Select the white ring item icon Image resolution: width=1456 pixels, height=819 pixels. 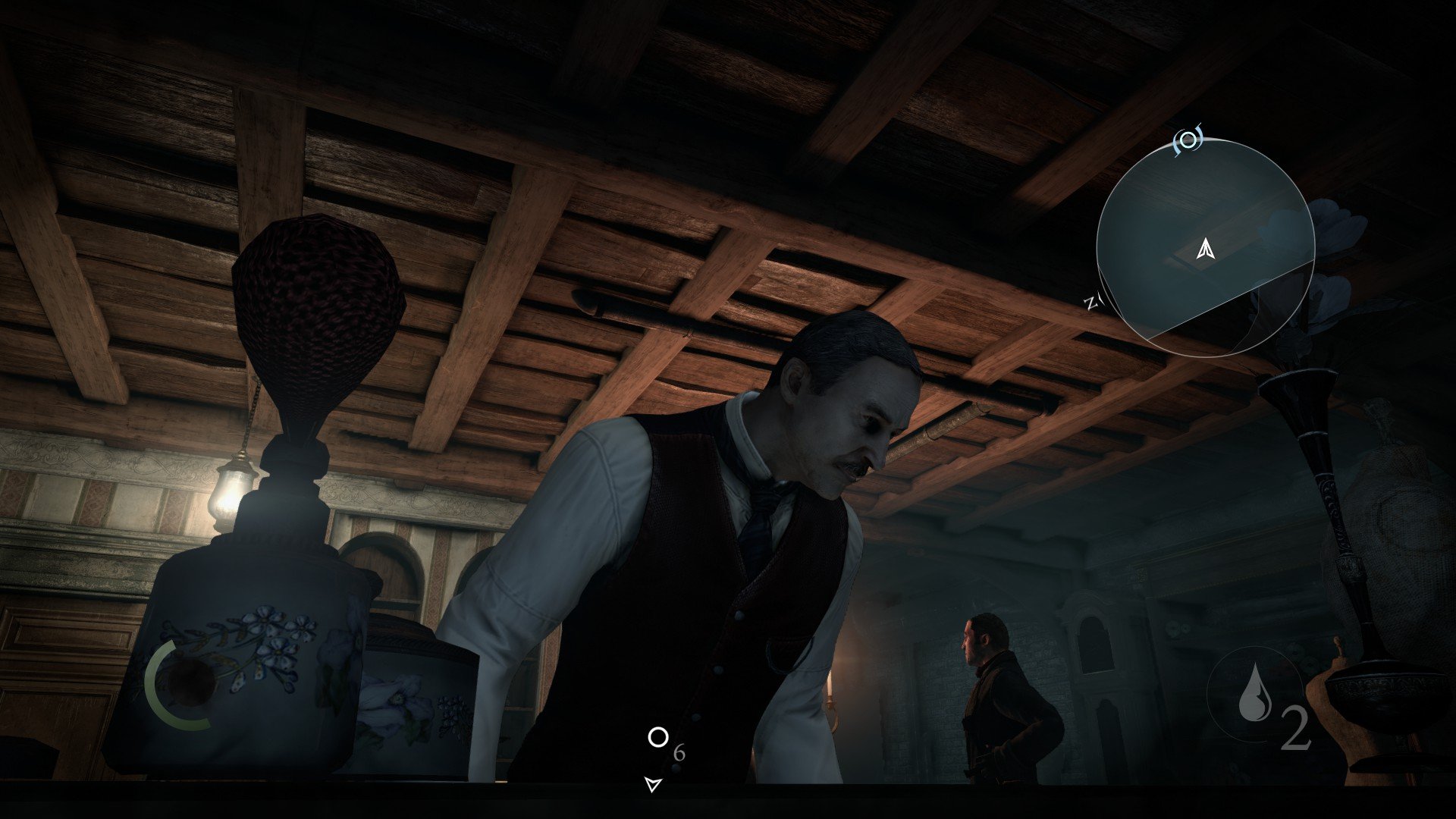[657, 737]
